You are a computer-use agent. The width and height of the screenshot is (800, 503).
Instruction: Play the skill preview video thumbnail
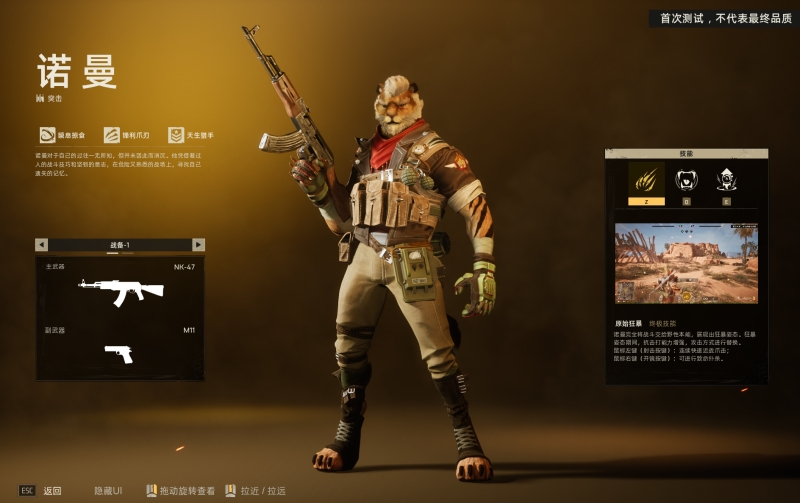pyautogui.click(x=686, y=263)
